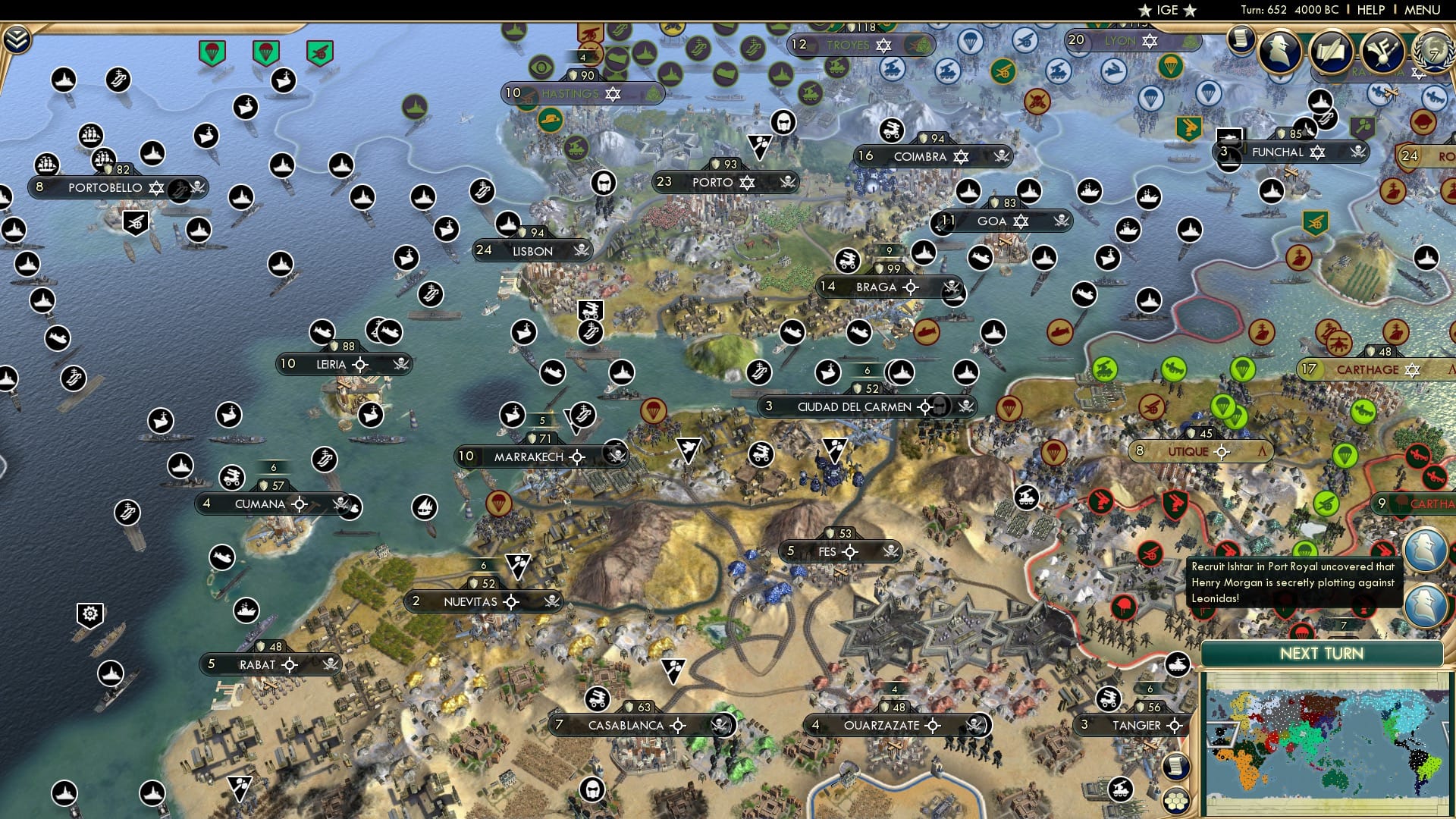The image size is (1456, 819).
Task: Open the MENU item in the top bar
Action: (x=1423, y=10)
